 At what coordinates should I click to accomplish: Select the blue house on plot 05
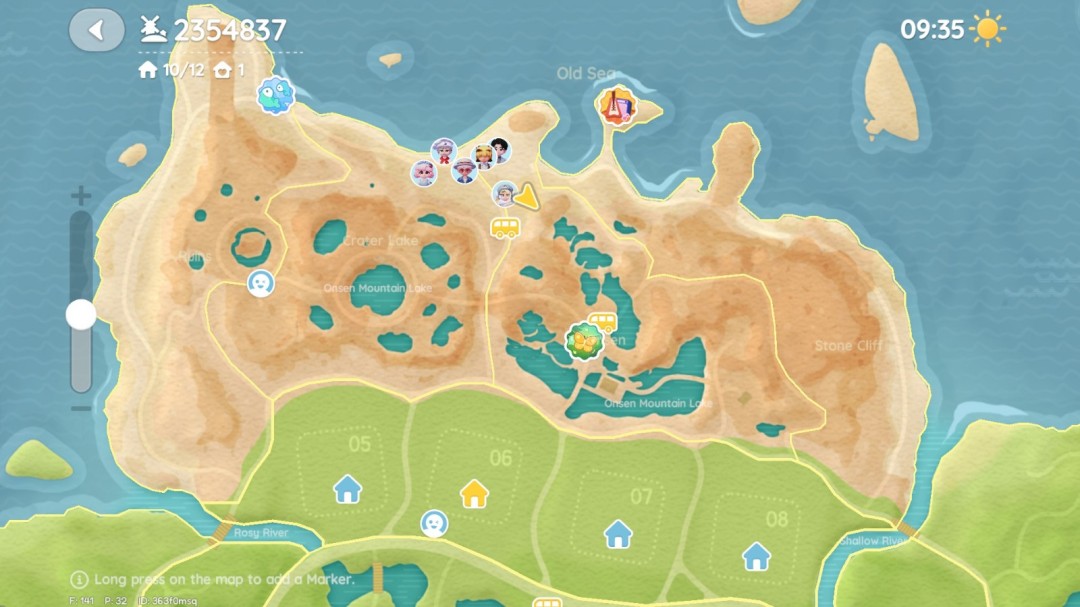pos(347,489)
